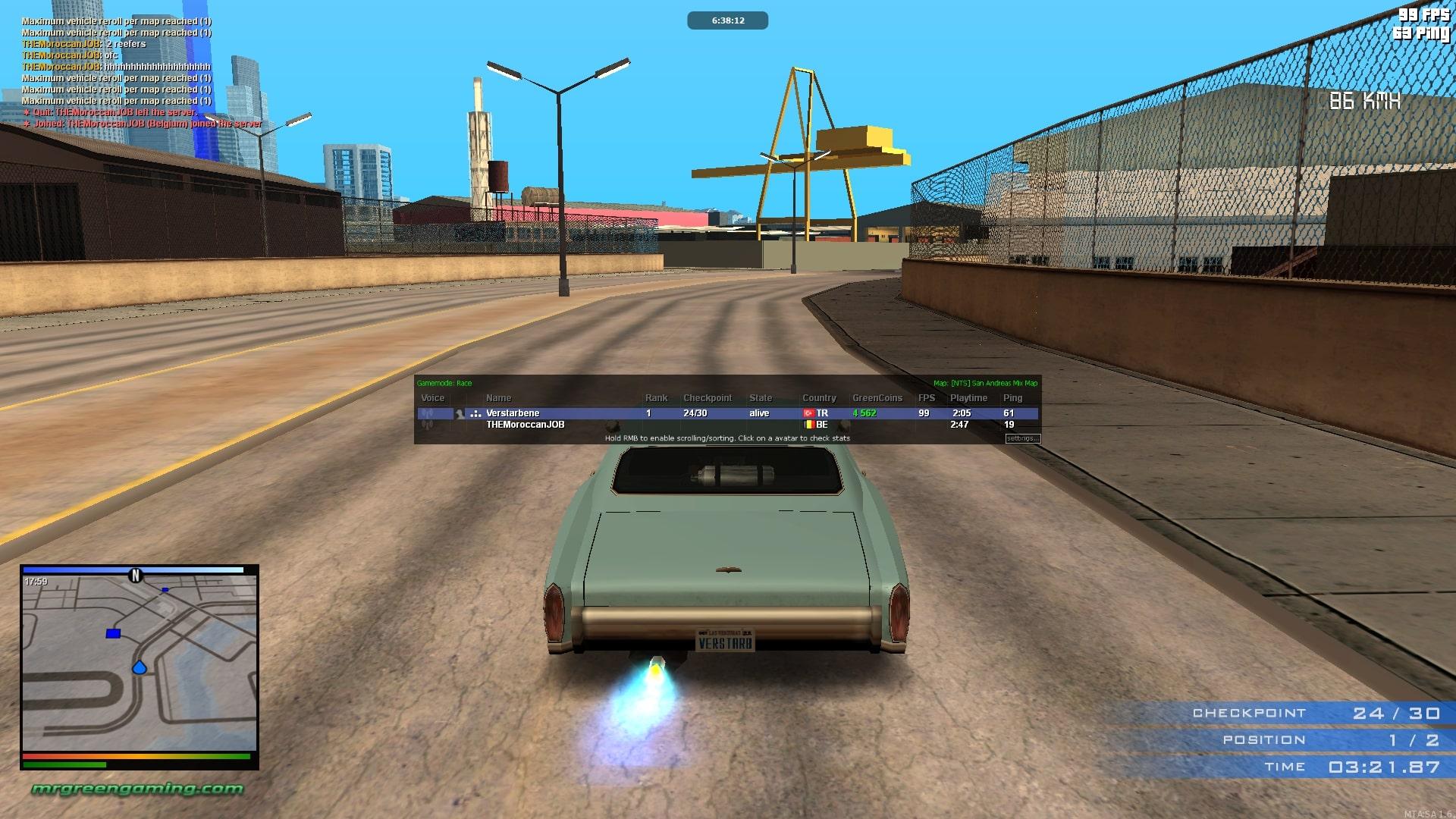Select the THEMoroccanJOB player row

[x=525, y=425]
